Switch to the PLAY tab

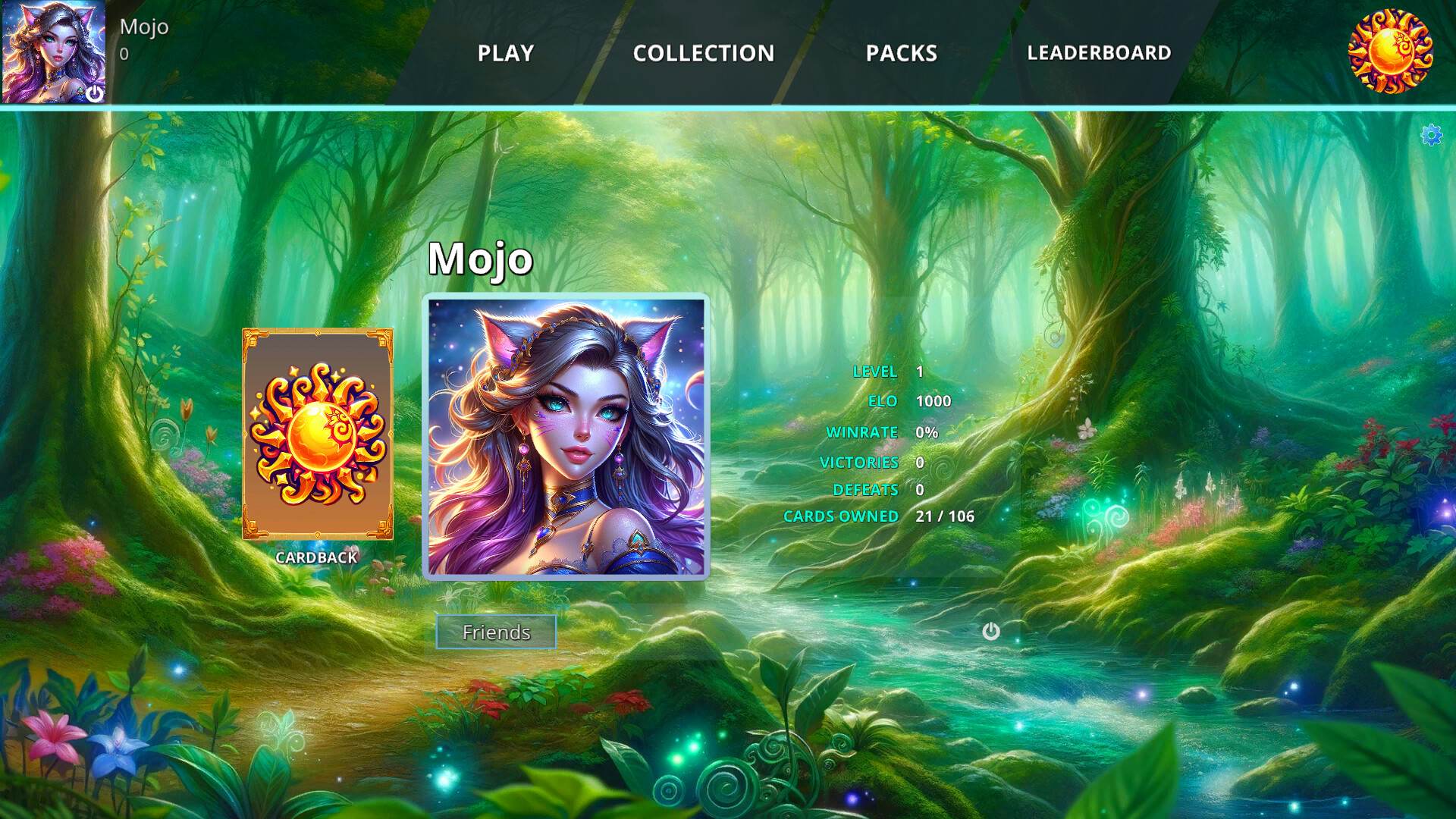pyautogui.click(x=506, y=52)
